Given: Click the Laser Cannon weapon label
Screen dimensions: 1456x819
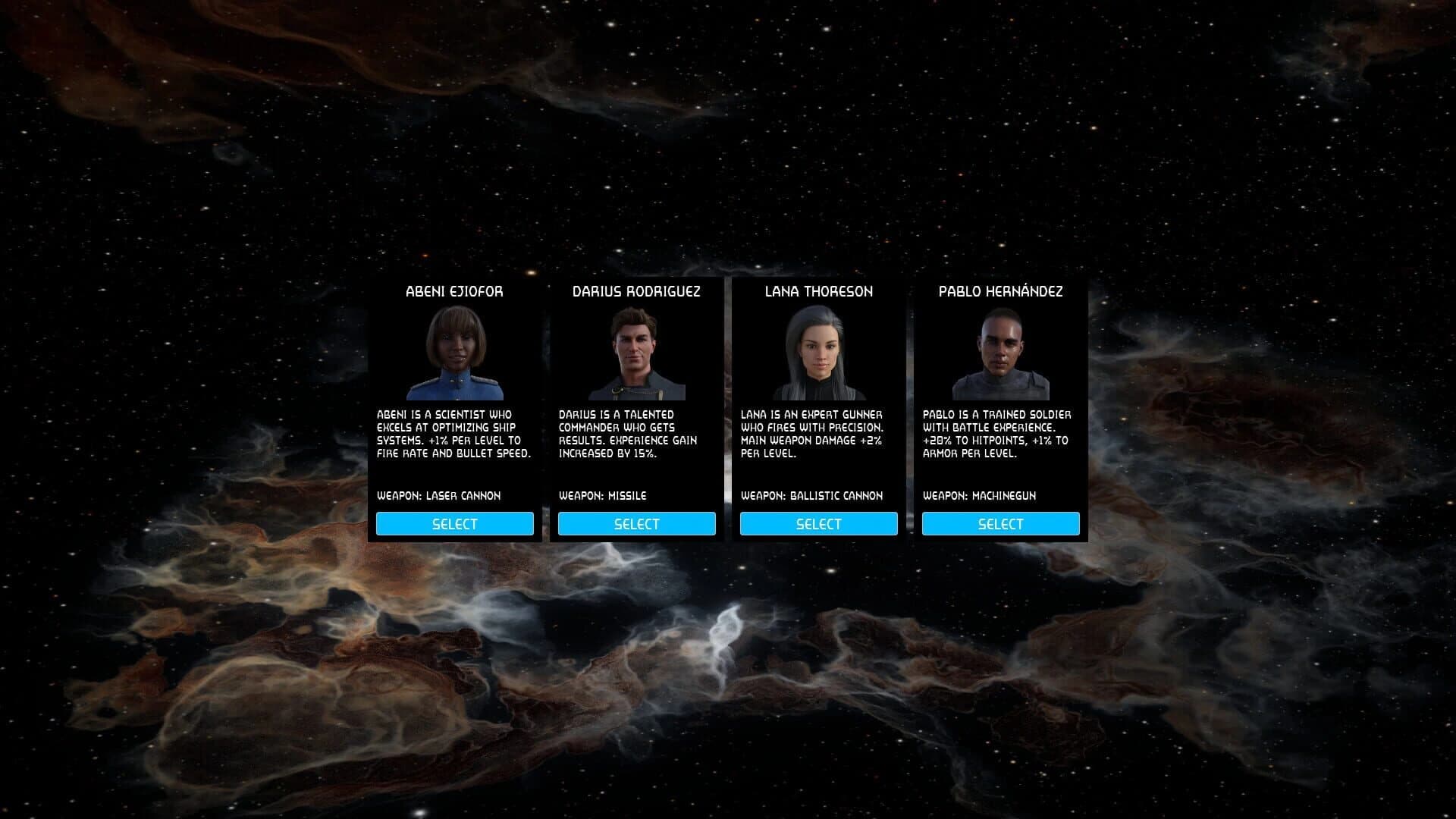Looking at the screenshot, I should pos(440,495).
